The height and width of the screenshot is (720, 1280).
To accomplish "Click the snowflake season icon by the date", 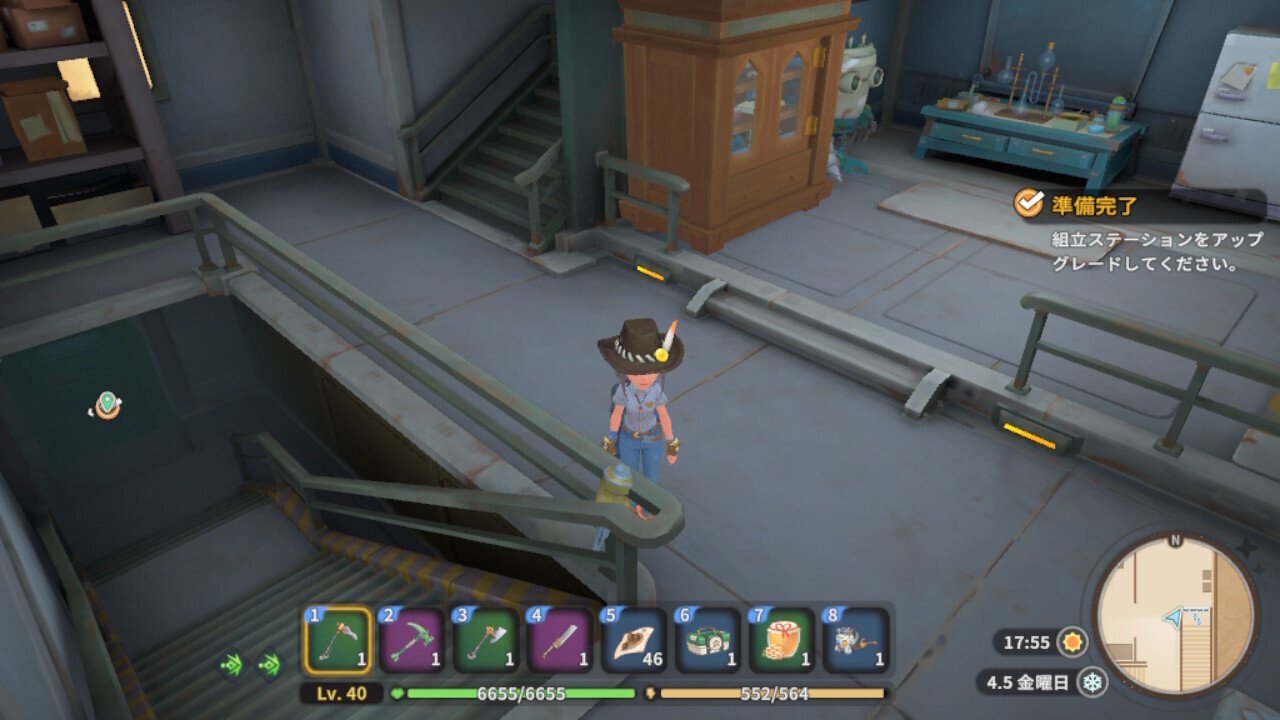I will coord(1092,682).
